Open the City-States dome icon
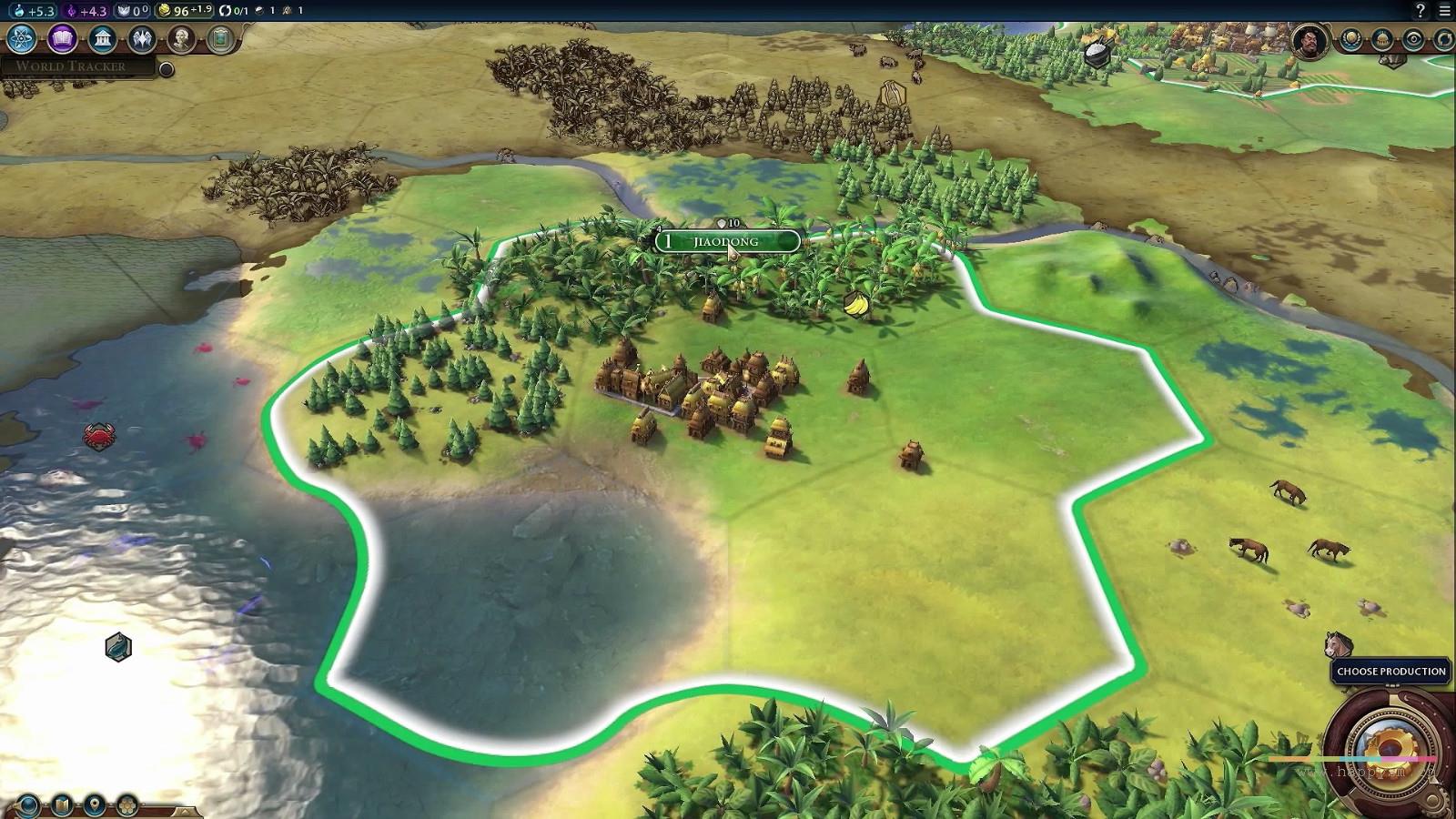Screen dimensions: 1456x819 pyautogui.click(x=1382, y=40)
